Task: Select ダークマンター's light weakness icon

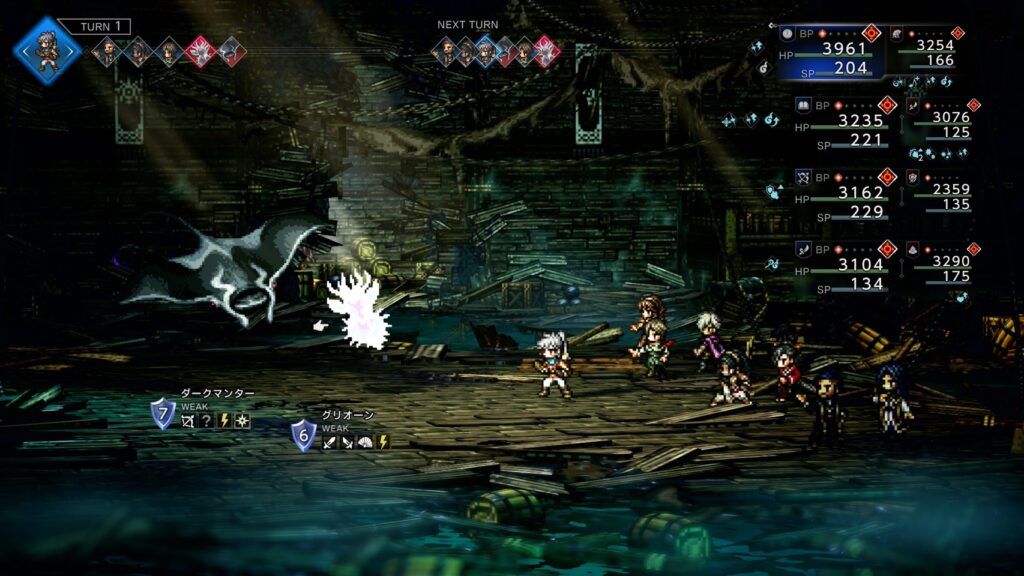Action: 242,422
